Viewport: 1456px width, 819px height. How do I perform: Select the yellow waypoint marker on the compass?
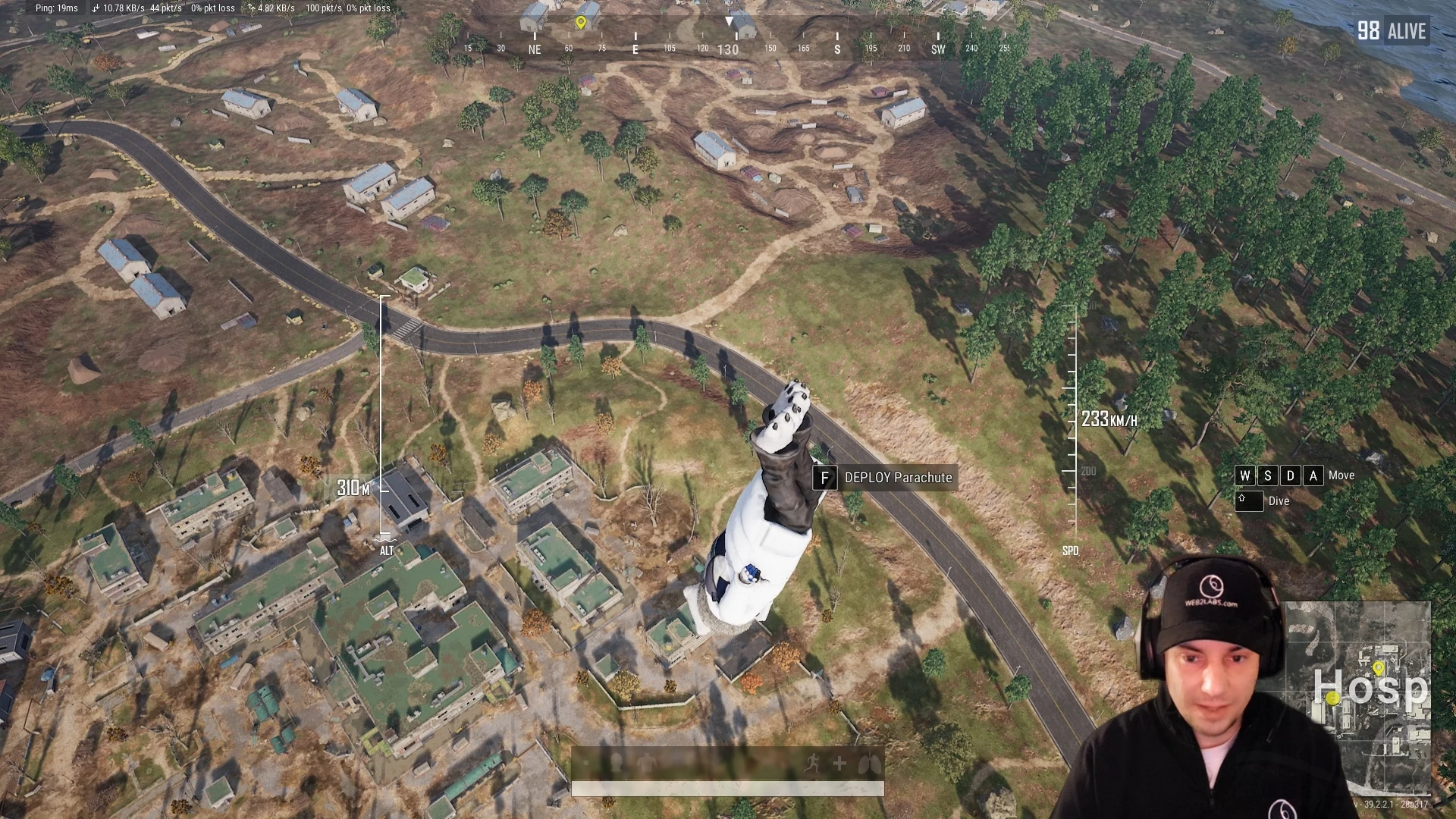(x=581, y=23)
